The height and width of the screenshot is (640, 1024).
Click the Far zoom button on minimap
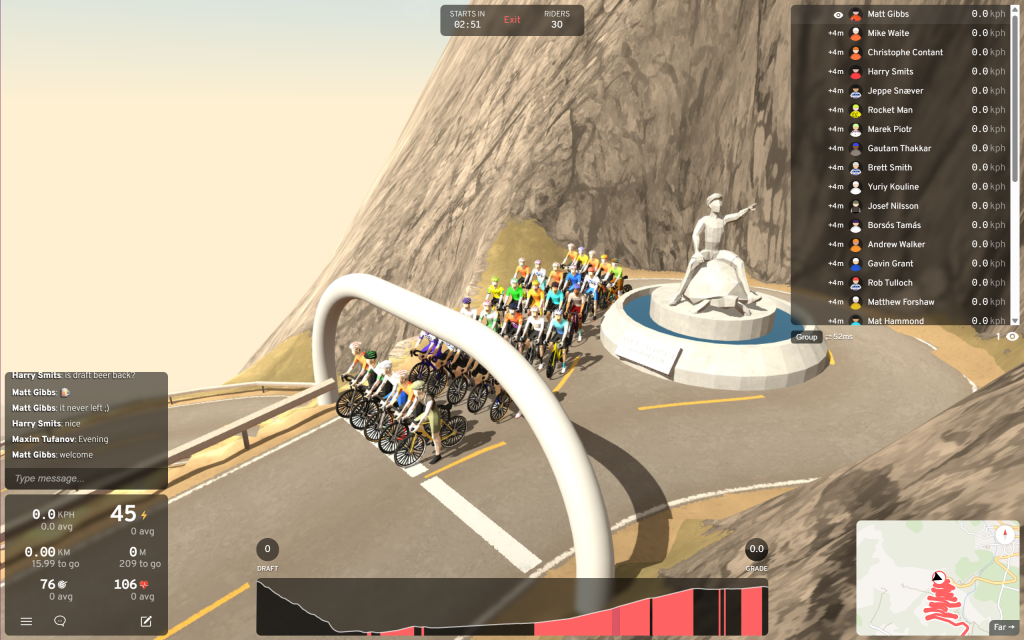click(x=1001, y=627)
